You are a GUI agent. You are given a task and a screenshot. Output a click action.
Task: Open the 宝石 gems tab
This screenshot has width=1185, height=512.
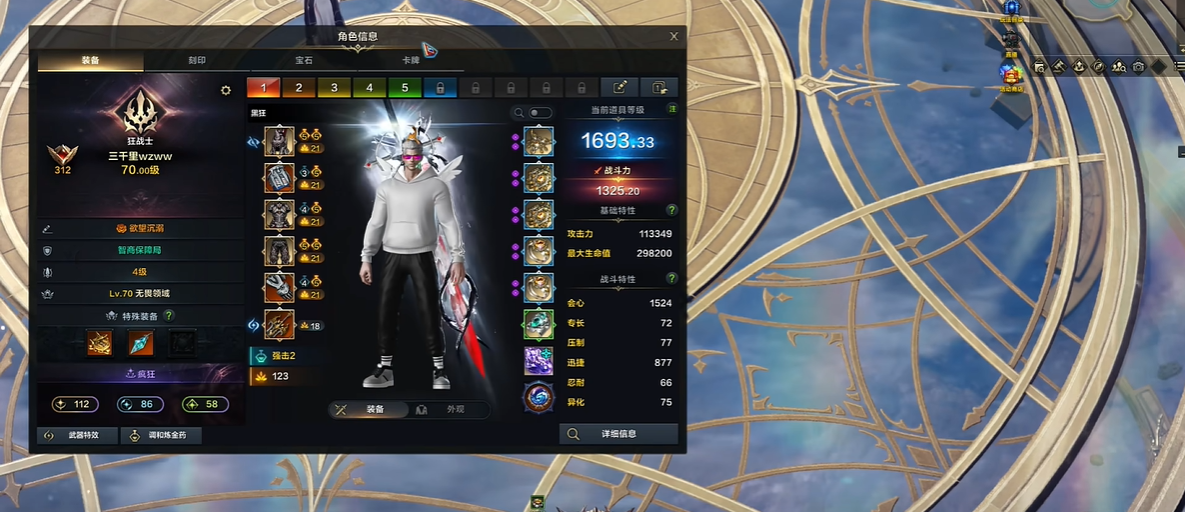pos(303,61)
